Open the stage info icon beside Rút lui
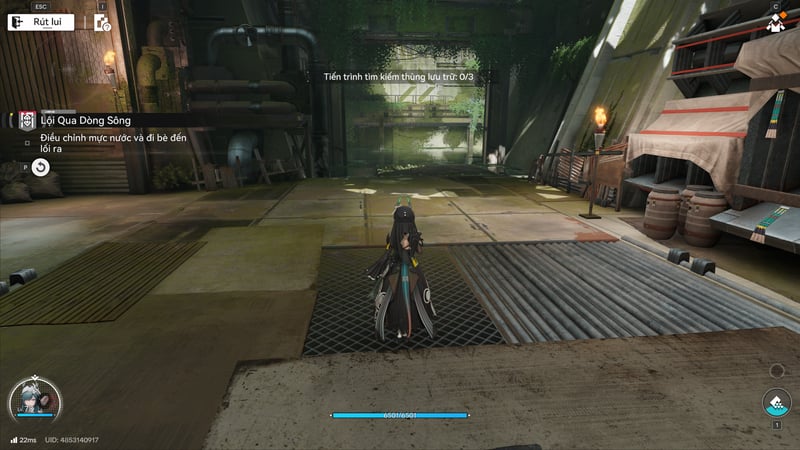This screenshot has width=800, height=450. tap(102, 22)
